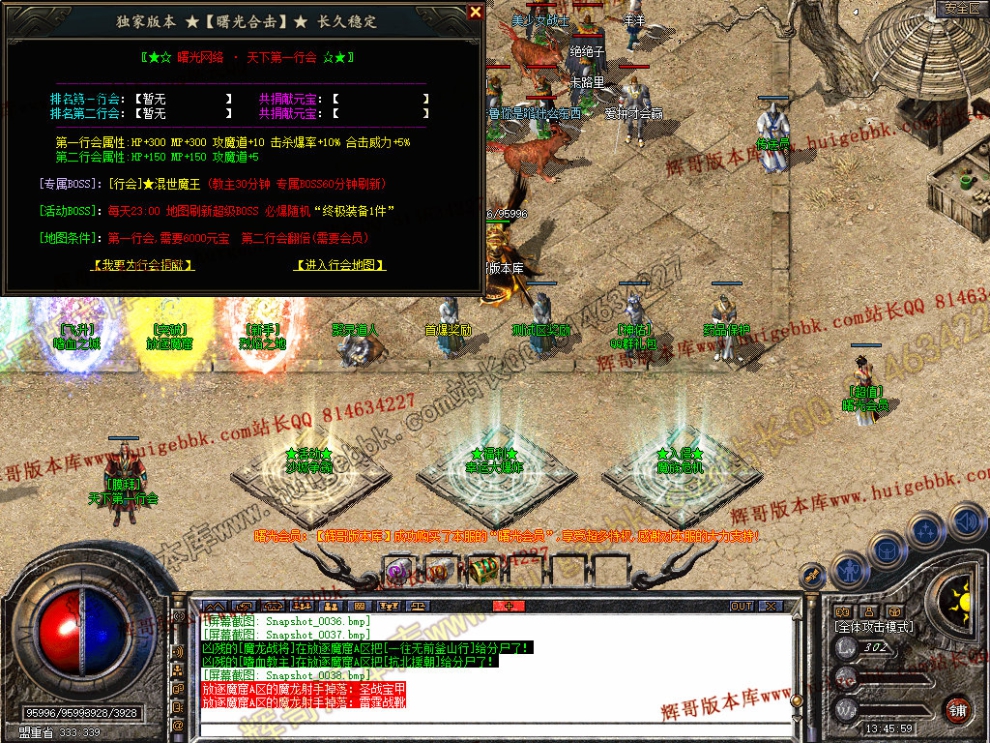Close the chat panel with X button
The image size is (990, 743).
tap(770, 606)
